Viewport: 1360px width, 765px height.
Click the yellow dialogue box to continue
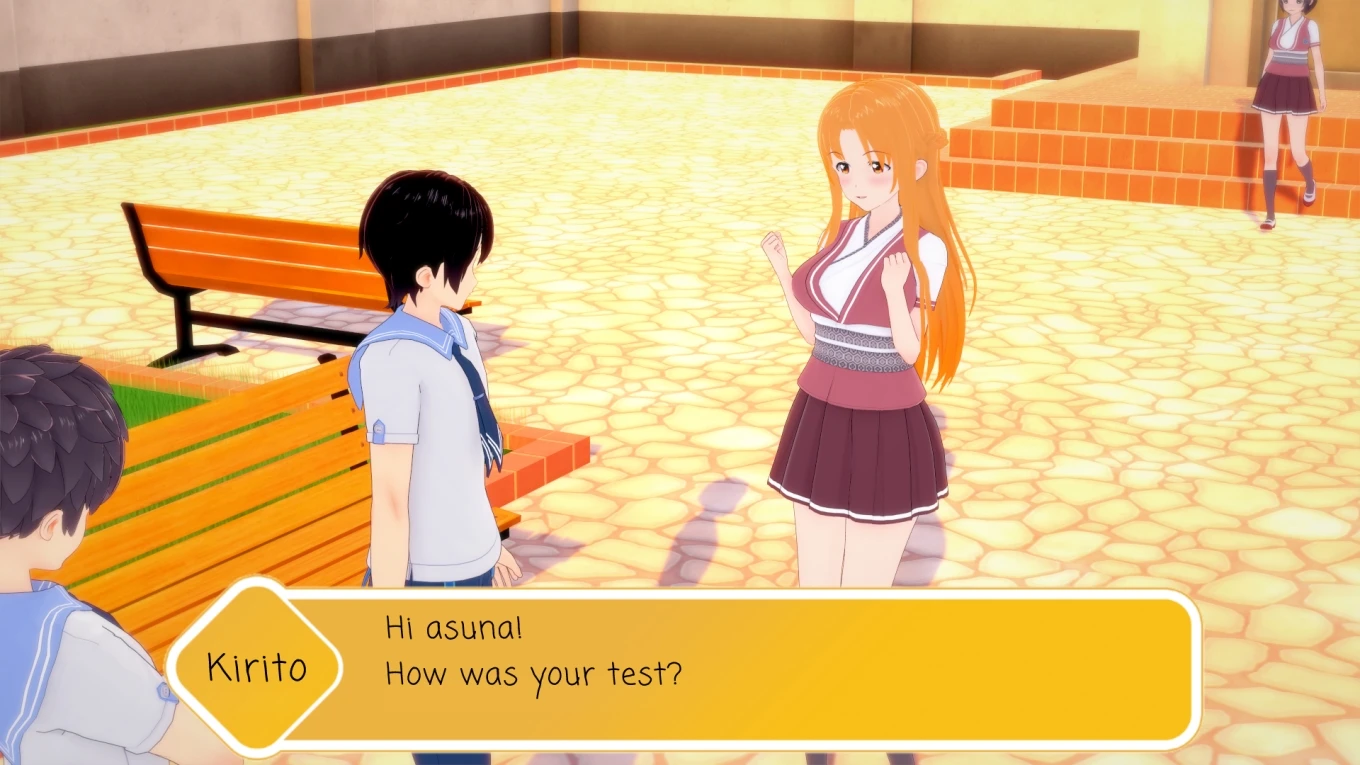click(740, 668)
